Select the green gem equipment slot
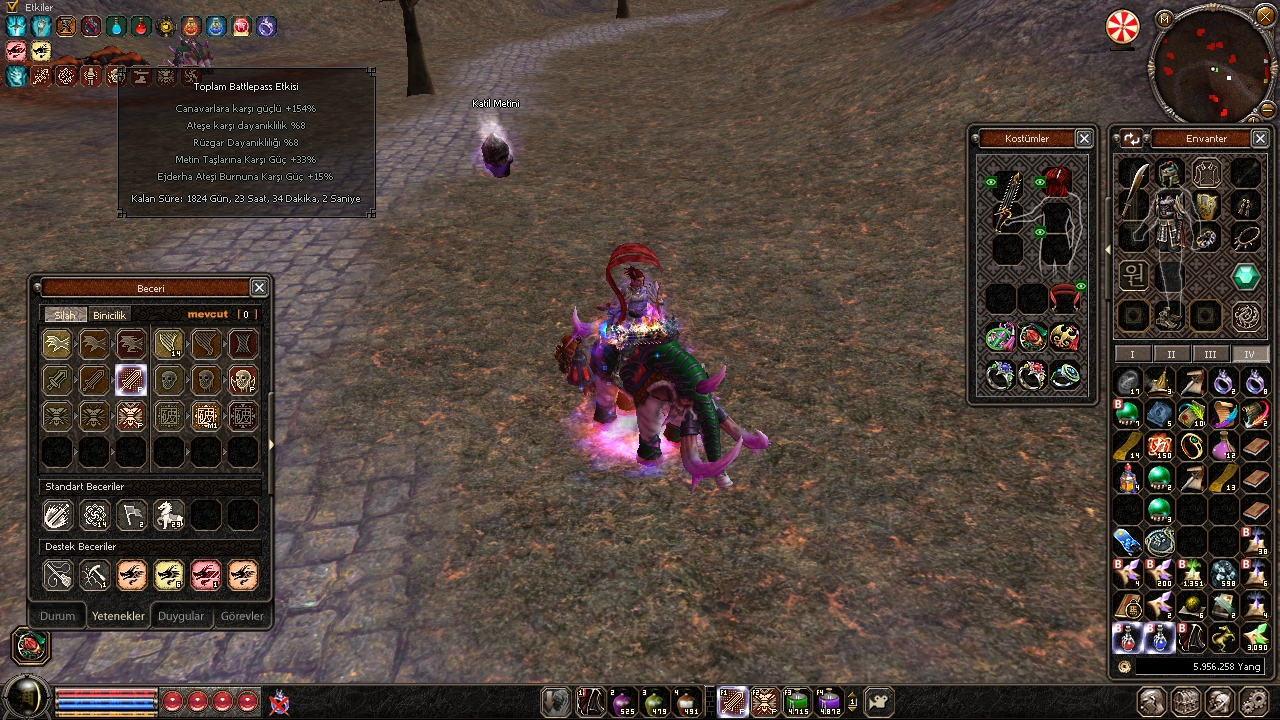1280x720 pixels. click(1245, 276)
